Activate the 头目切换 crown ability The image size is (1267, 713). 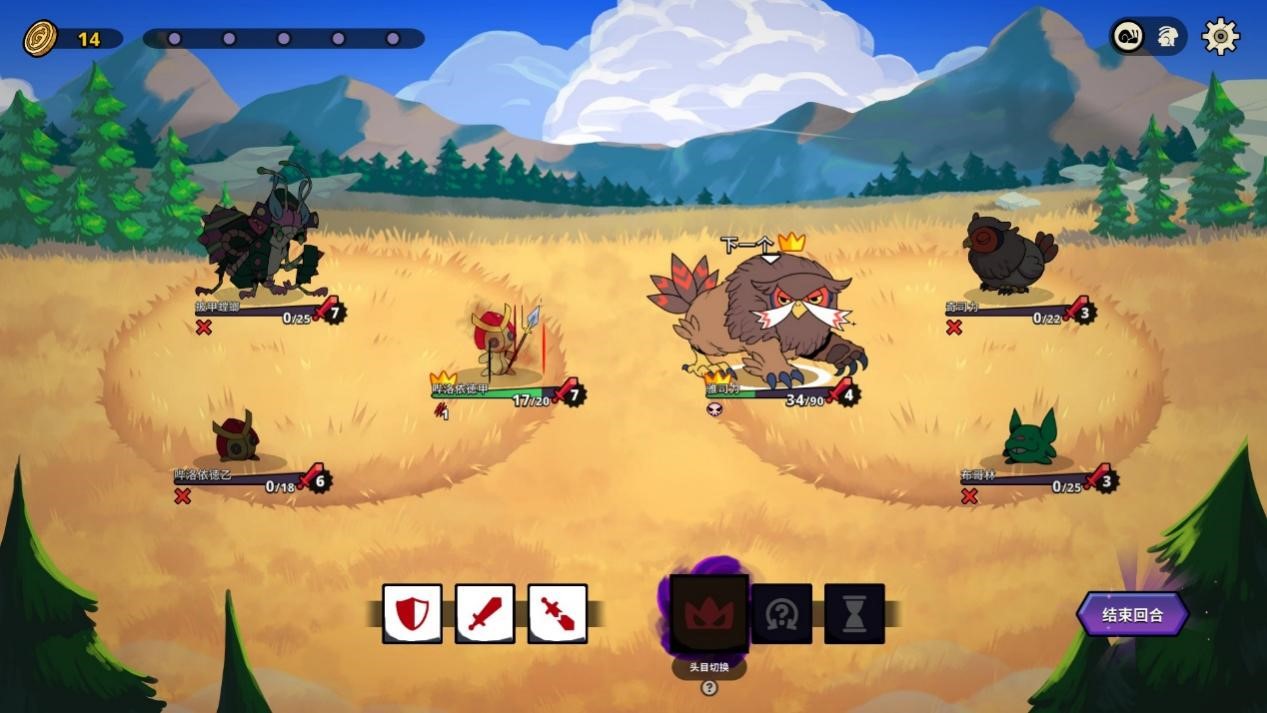click(x=709, y=613)
